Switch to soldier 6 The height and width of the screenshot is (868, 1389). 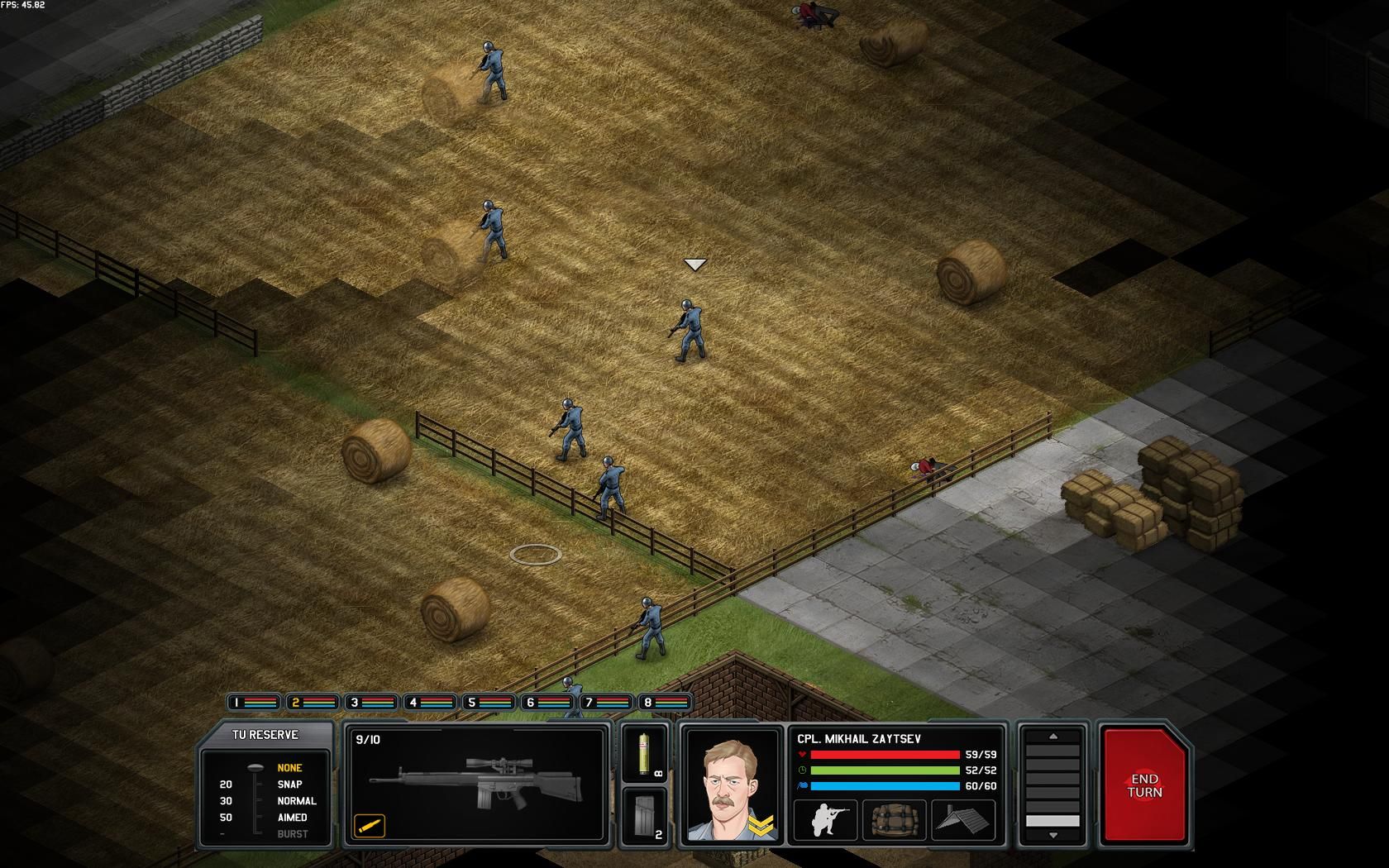tap(547, 703)
